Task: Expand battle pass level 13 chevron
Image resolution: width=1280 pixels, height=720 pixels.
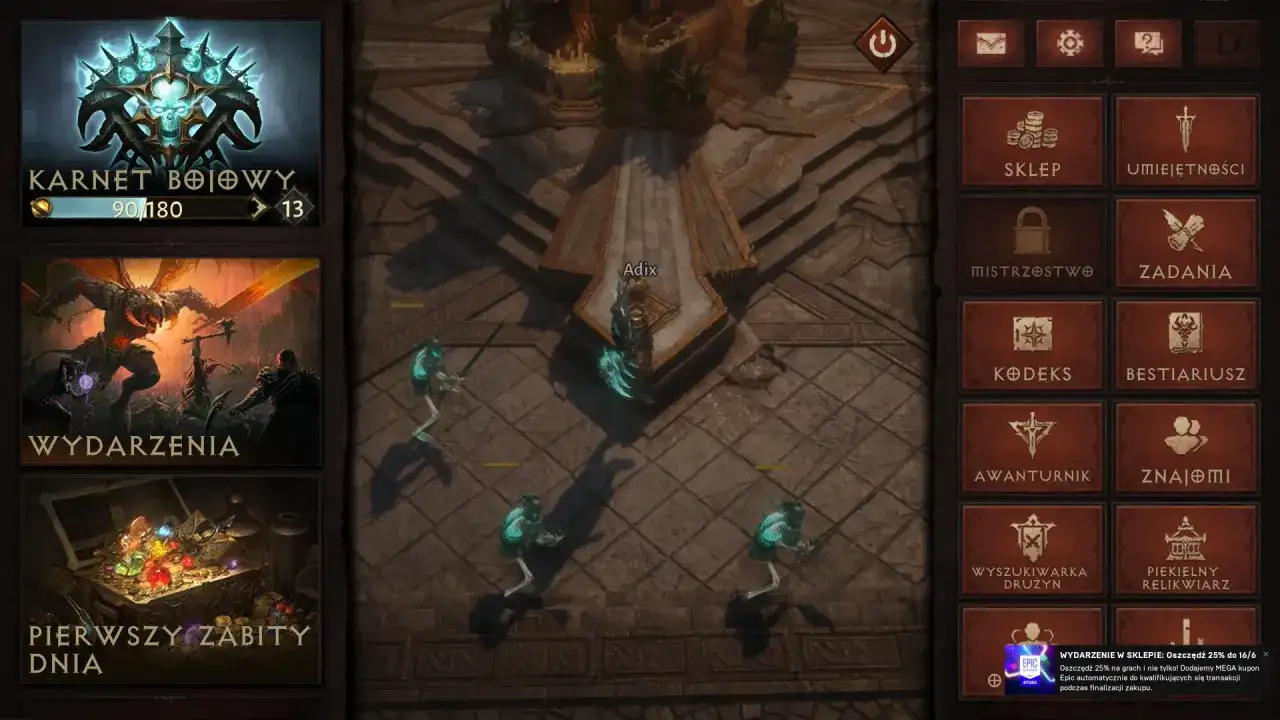Action: 258,209
